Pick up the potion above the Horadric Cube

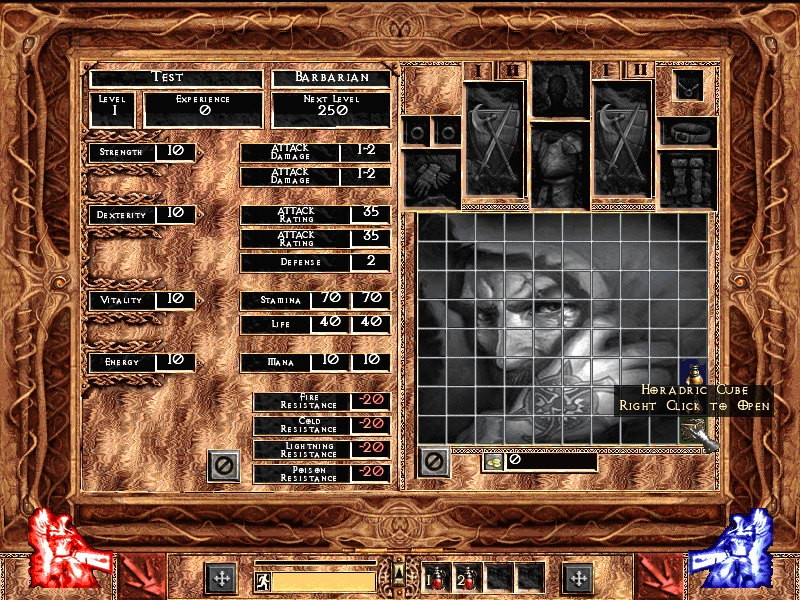point(693,374)
